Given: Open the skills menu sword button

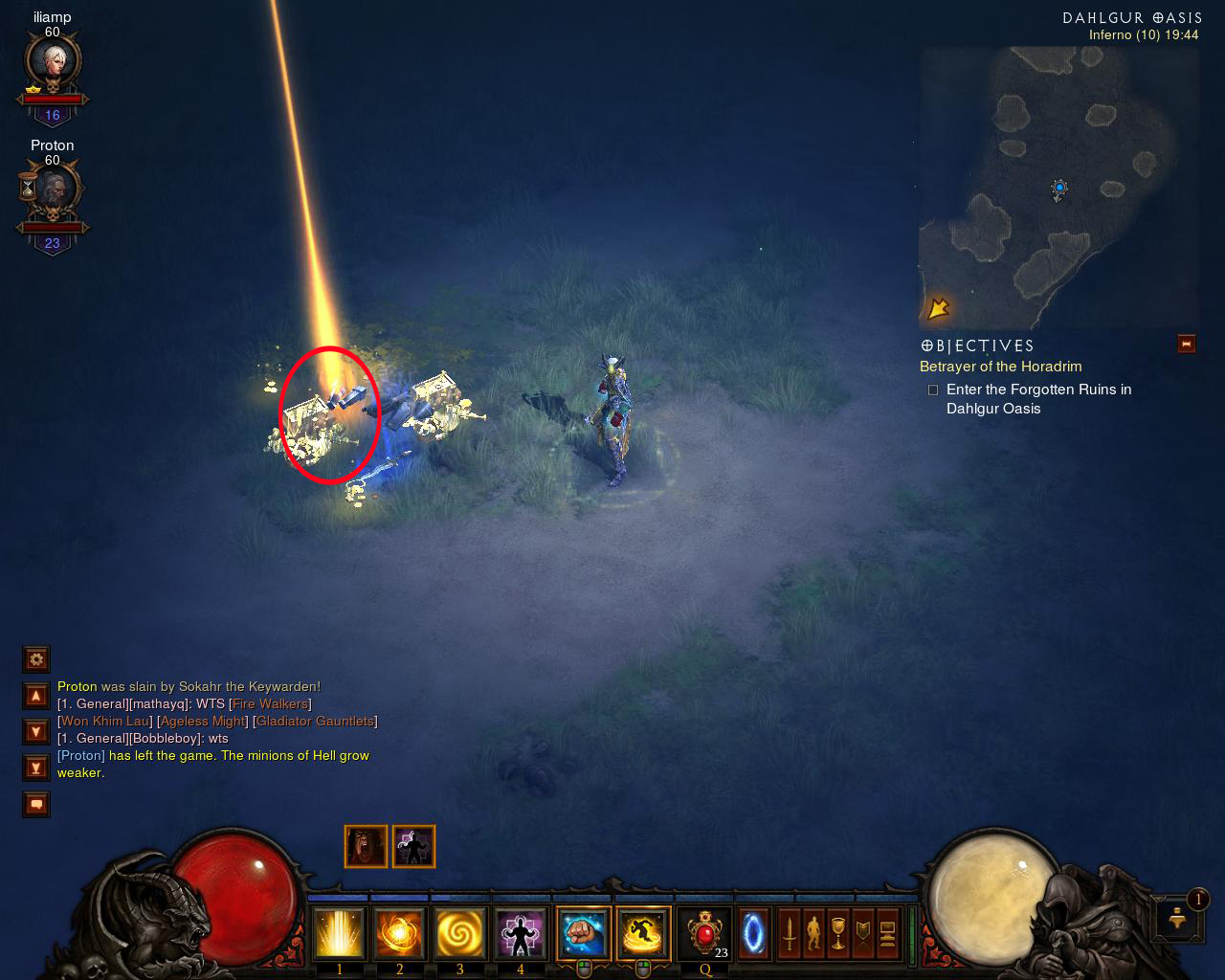Looking at the screenshot, I should (789, 934).
